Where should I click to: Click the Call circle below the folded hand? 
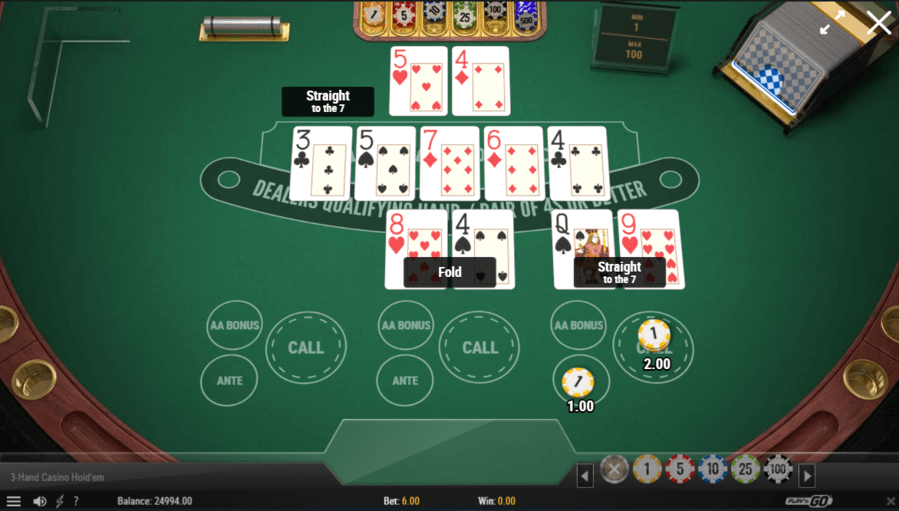480,347
